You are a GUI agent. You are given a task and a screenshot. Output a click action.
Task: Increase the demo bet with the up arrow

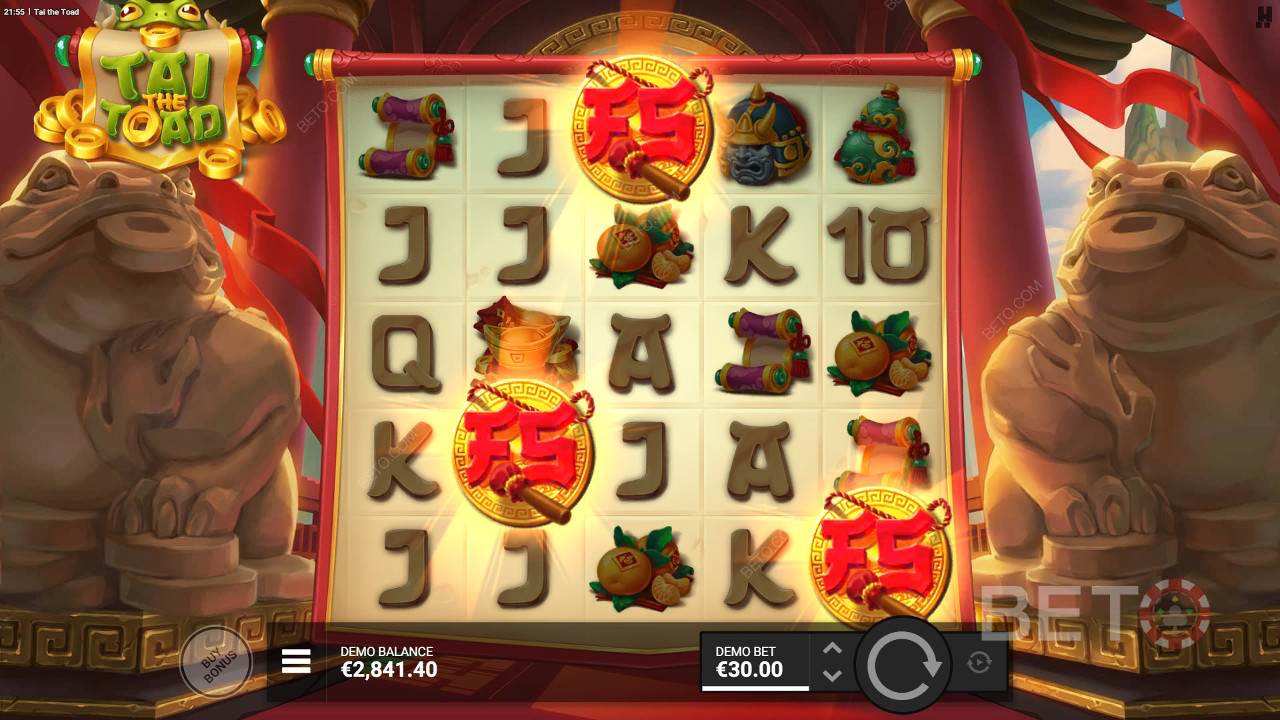pyautogui.click(x=832, y=649)
